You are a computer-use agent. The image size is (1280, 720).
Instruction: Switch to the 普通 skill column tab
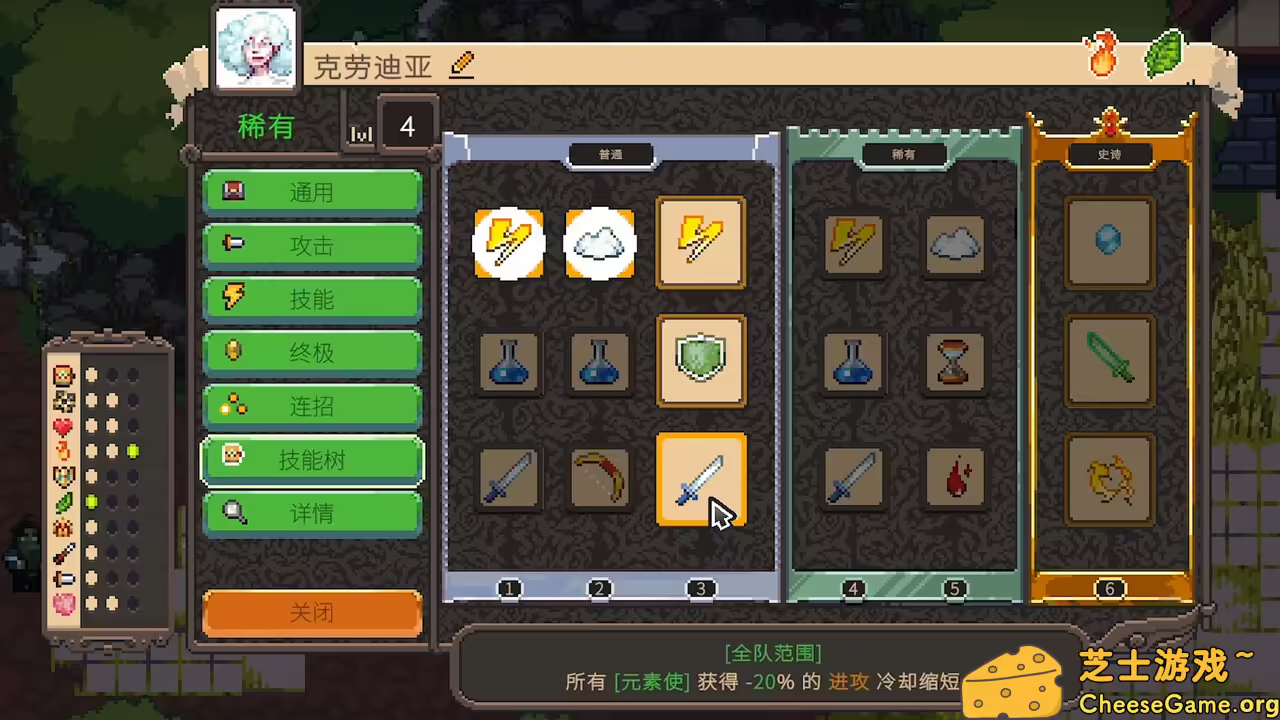pyautogui.click(x=610, y=154)
